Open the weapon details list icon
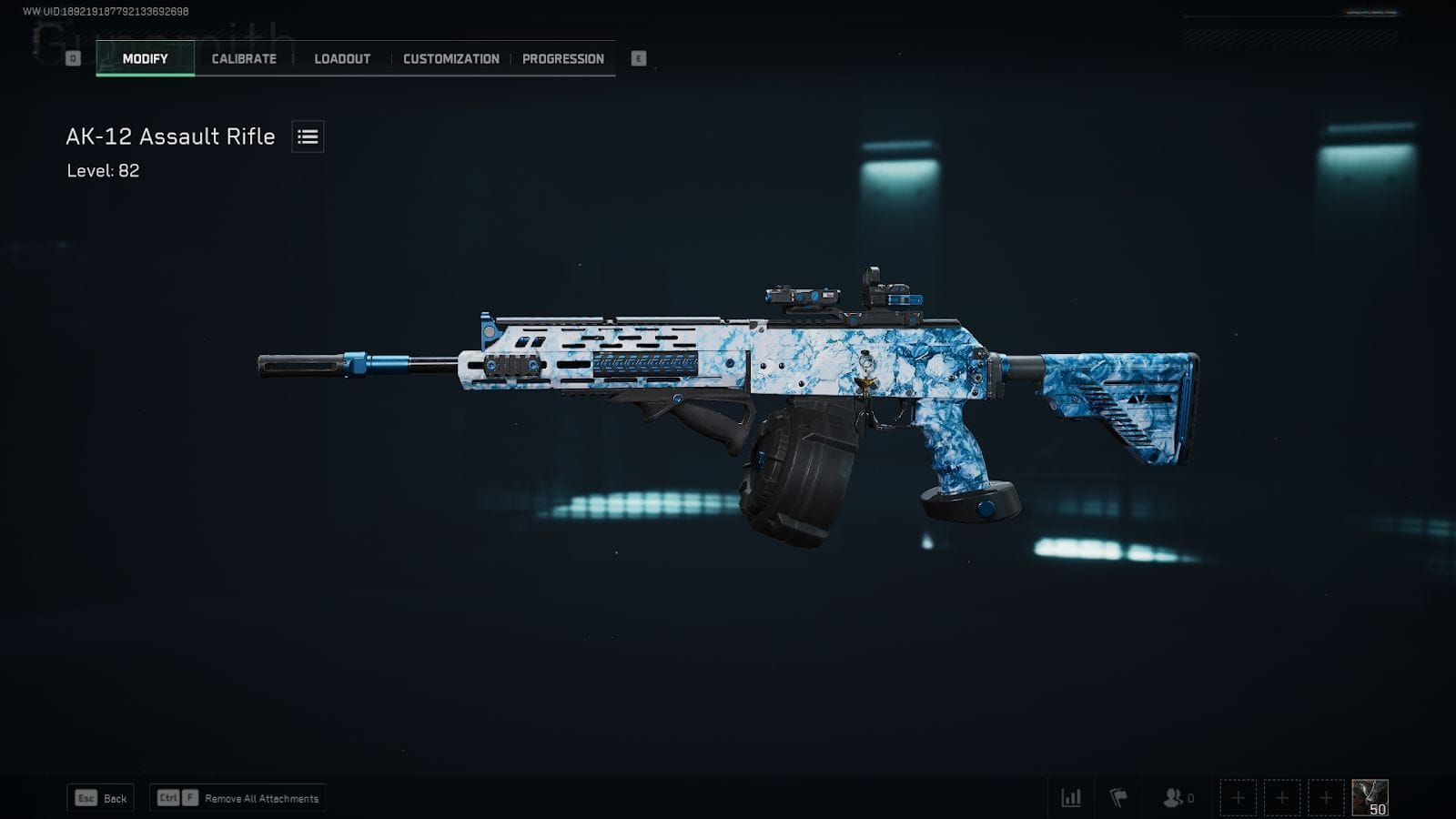This screenshot has width=1456, height=819. (307, 136)
